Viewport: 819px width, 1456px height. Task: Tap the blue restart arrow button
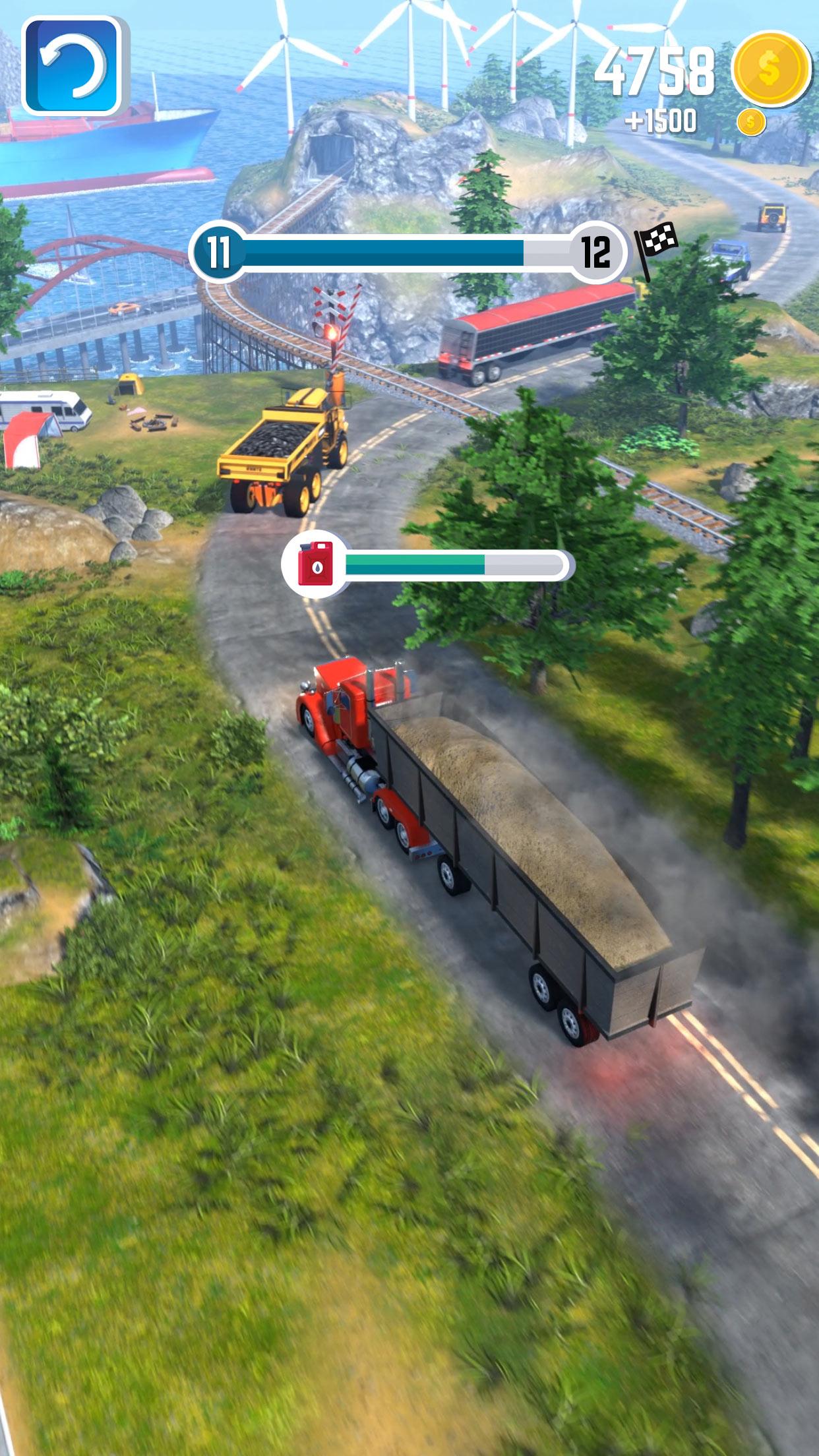coord(73,66)
